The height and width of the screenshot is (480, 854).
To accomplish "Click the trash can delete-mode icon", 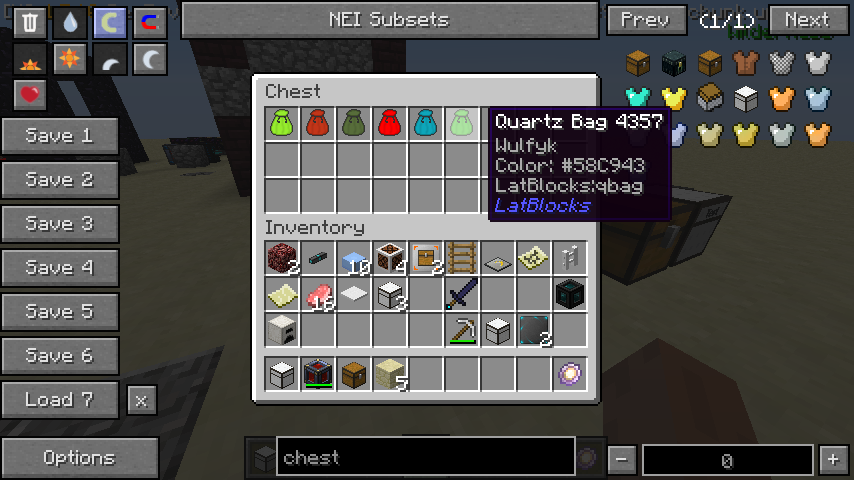I will click(x=31, y=22).
